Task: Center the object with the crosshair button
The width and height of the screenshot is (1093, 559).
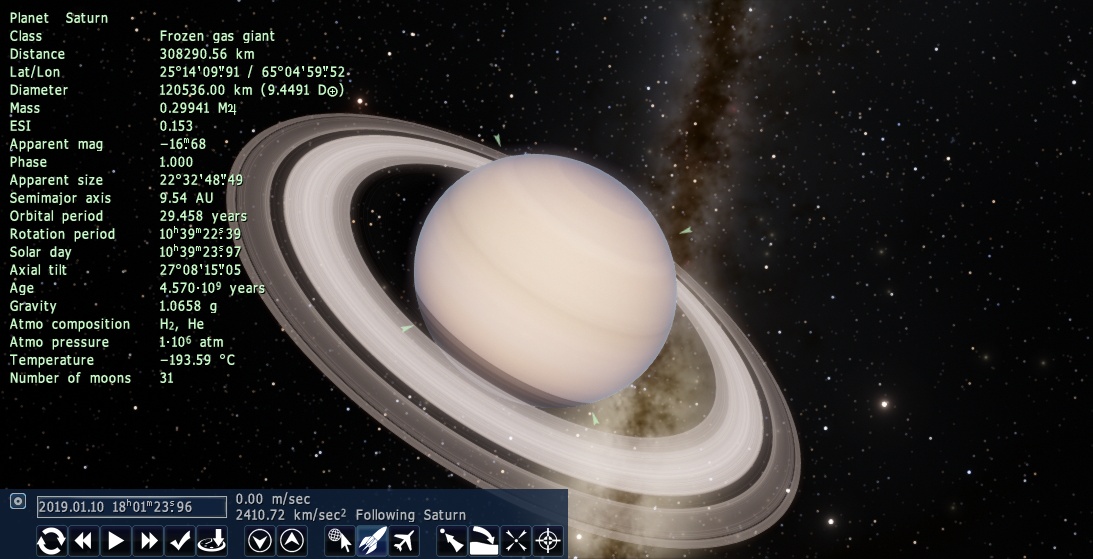Action: (x=548, y=541)
